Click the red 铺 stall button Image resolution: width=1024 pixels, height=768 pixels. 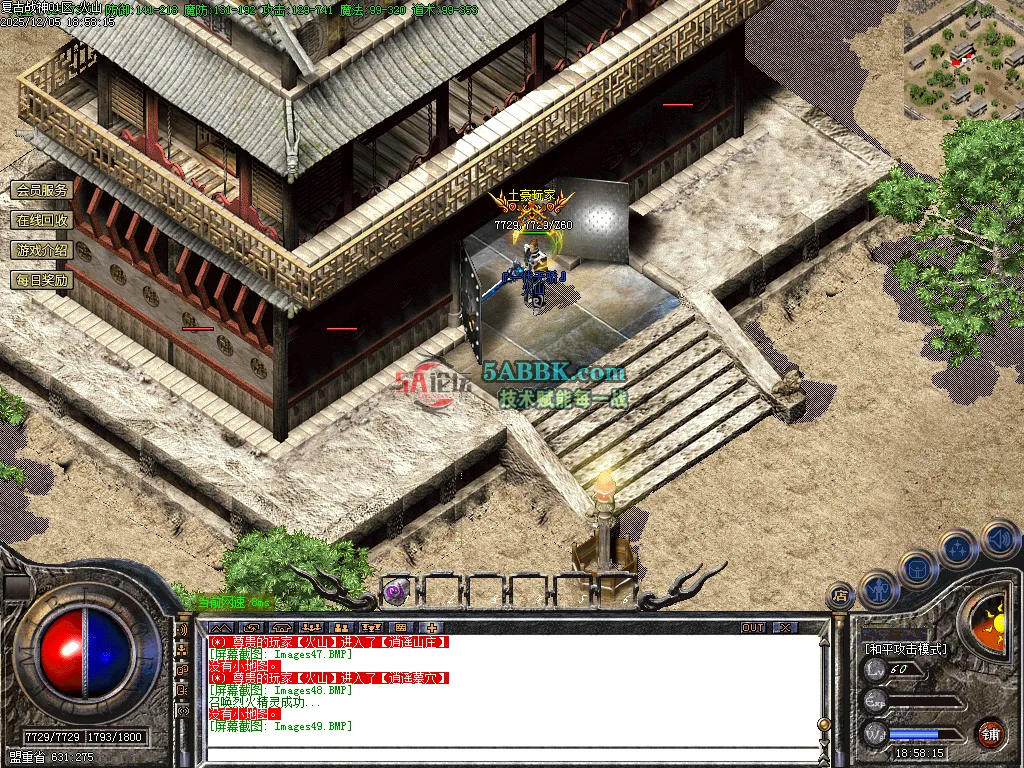click(990, 734)
